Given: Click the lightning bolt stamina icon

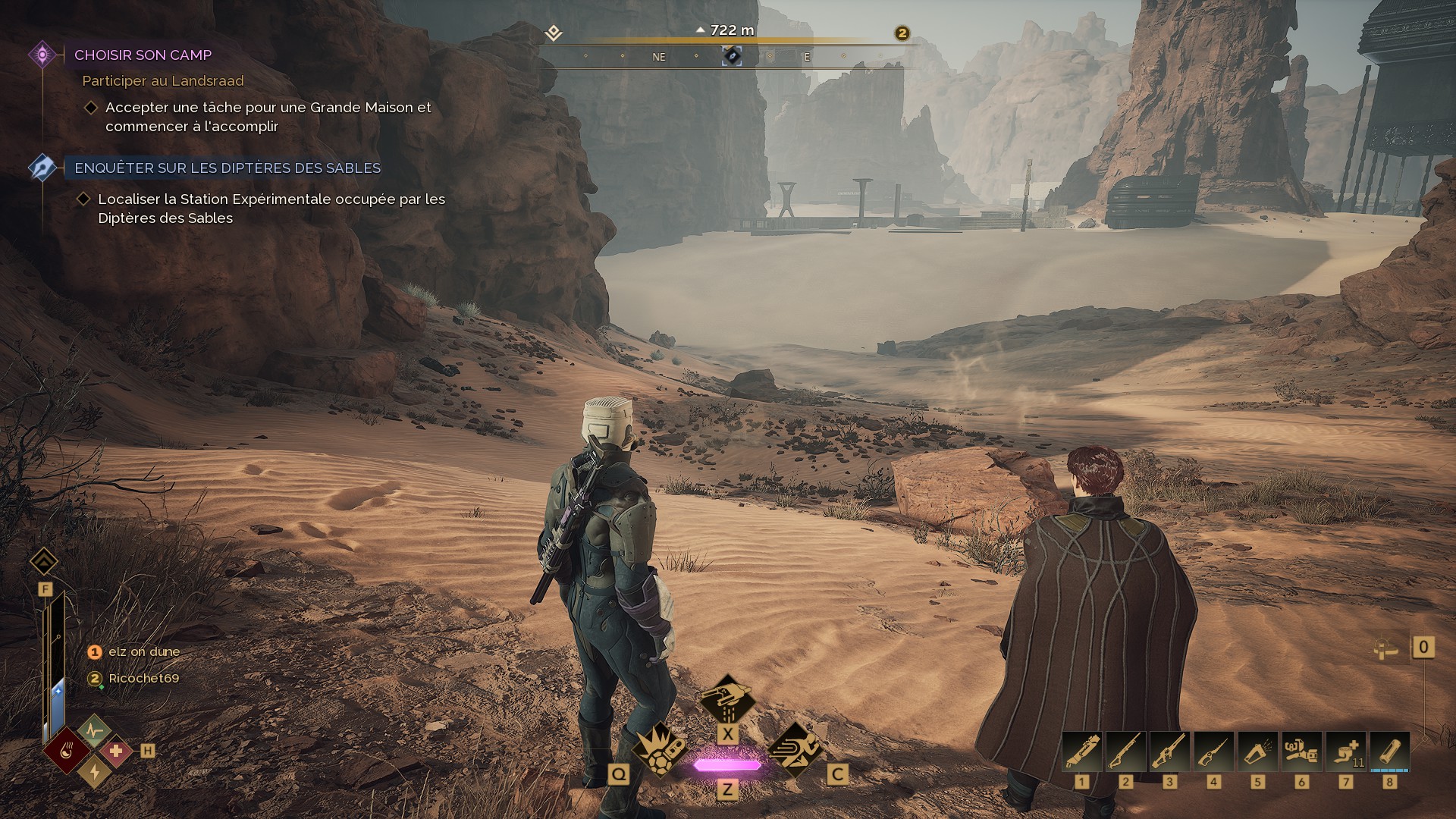Looking at the screenshot, I should pos(95,772).
